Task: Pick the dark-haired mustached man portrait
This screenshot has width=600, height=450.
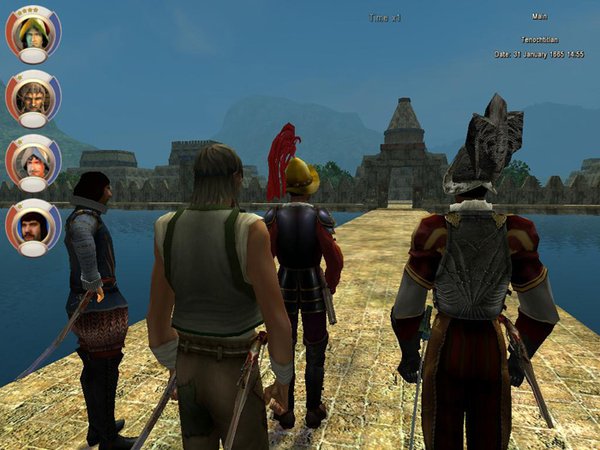Action: coord(33,223)
